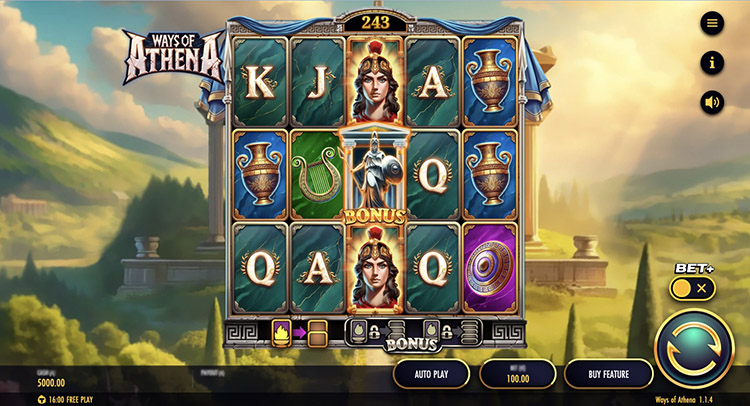The width and height of the screenshot is (750, 406).
Task: Mute the game sound
Action: click(712, 102)
